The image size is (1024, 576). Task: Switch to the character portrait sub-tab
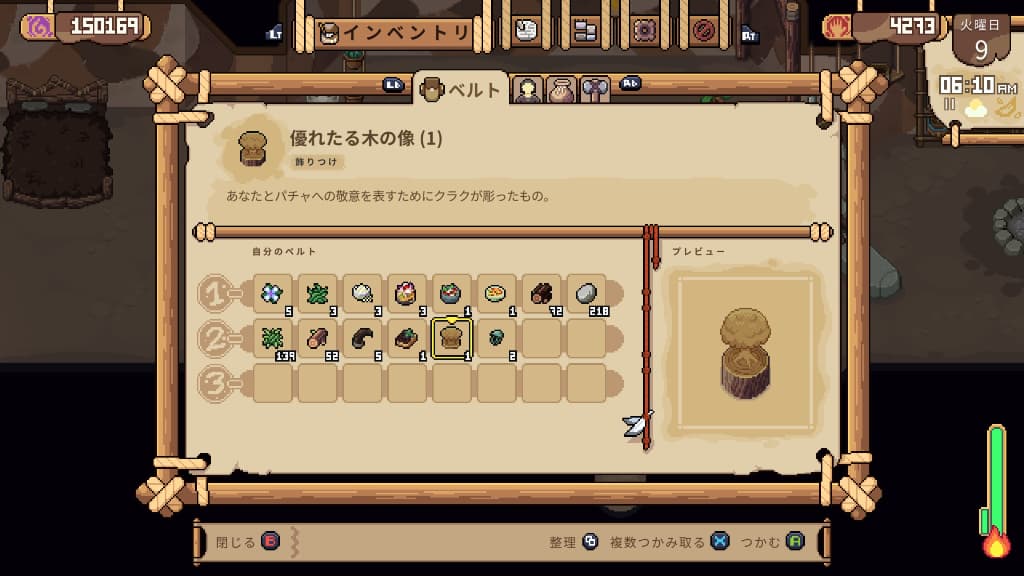pos(527,90)
